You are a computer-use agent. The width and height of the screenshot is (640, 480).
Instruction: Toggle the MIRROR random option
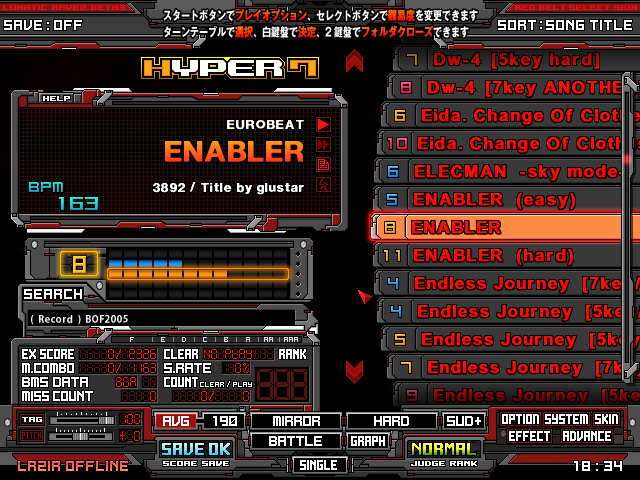point(294,421)
